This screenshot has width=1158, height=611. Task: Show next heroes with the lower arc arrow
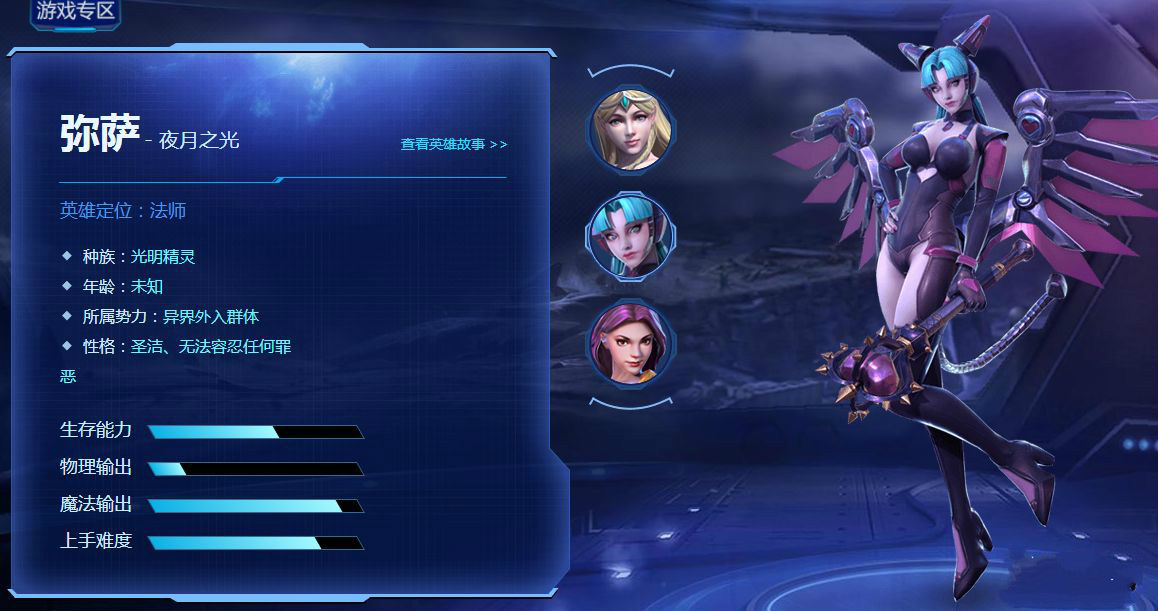pos(631,403)
